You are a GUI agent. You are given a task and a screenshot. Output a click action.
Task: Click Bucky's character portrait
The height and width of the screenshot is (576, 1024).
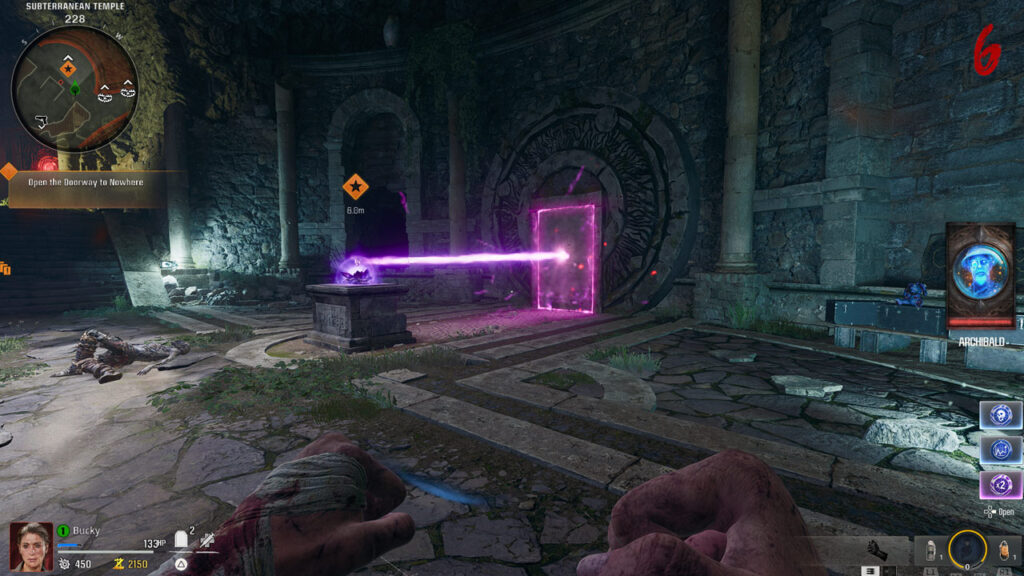31,546
